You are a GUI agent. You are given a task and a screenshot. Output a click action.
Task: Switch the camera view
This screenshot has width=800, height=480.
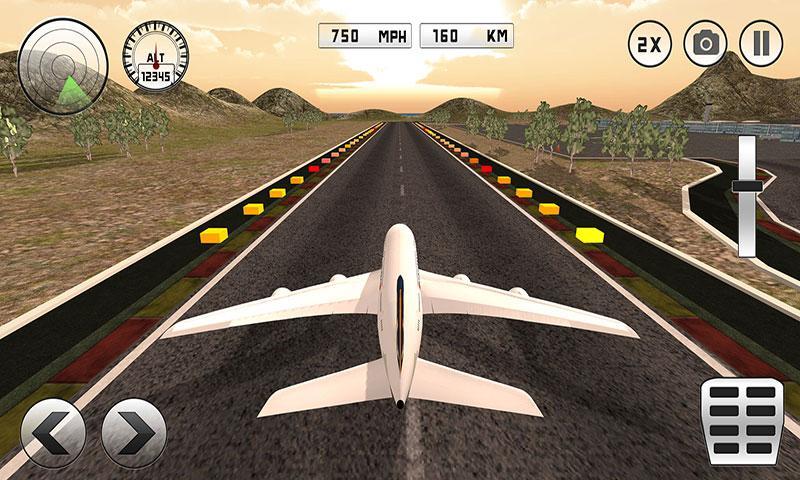point(705,44)
